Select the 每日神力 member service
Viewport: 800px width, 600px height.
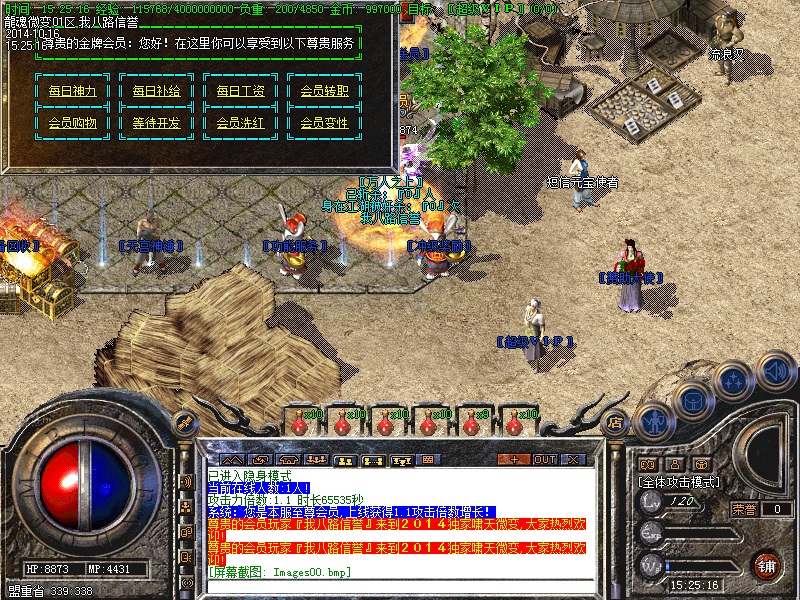coord(72,91)
